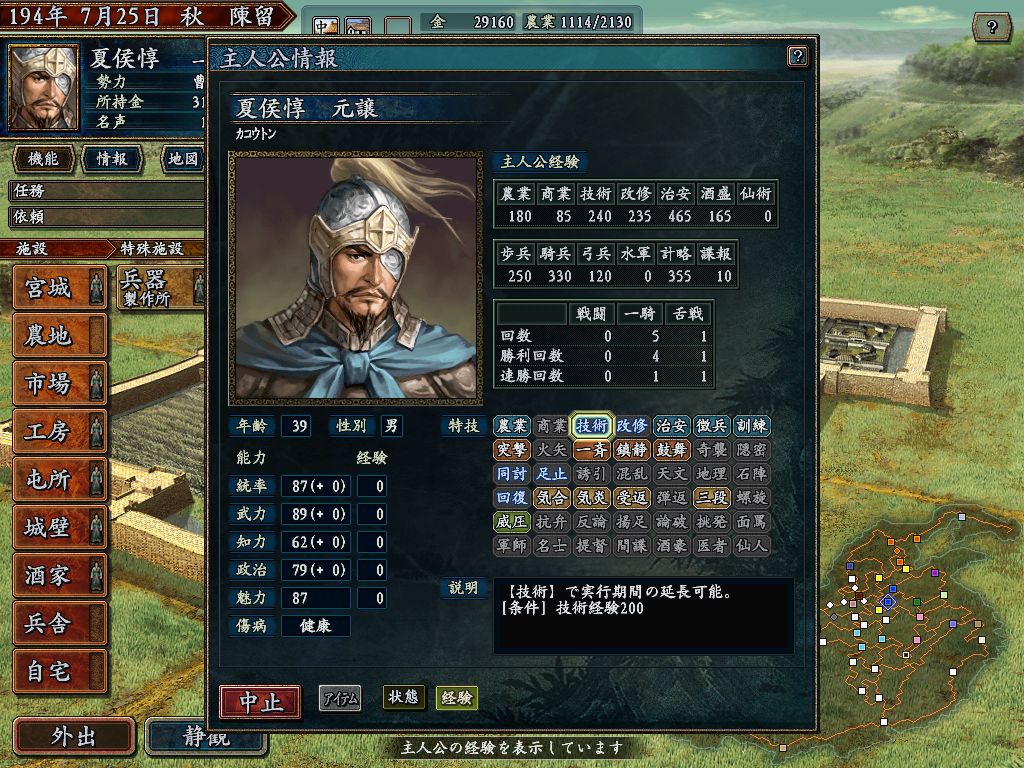
Task: Click the 中止 cancel button
Action: click(260, 701)
